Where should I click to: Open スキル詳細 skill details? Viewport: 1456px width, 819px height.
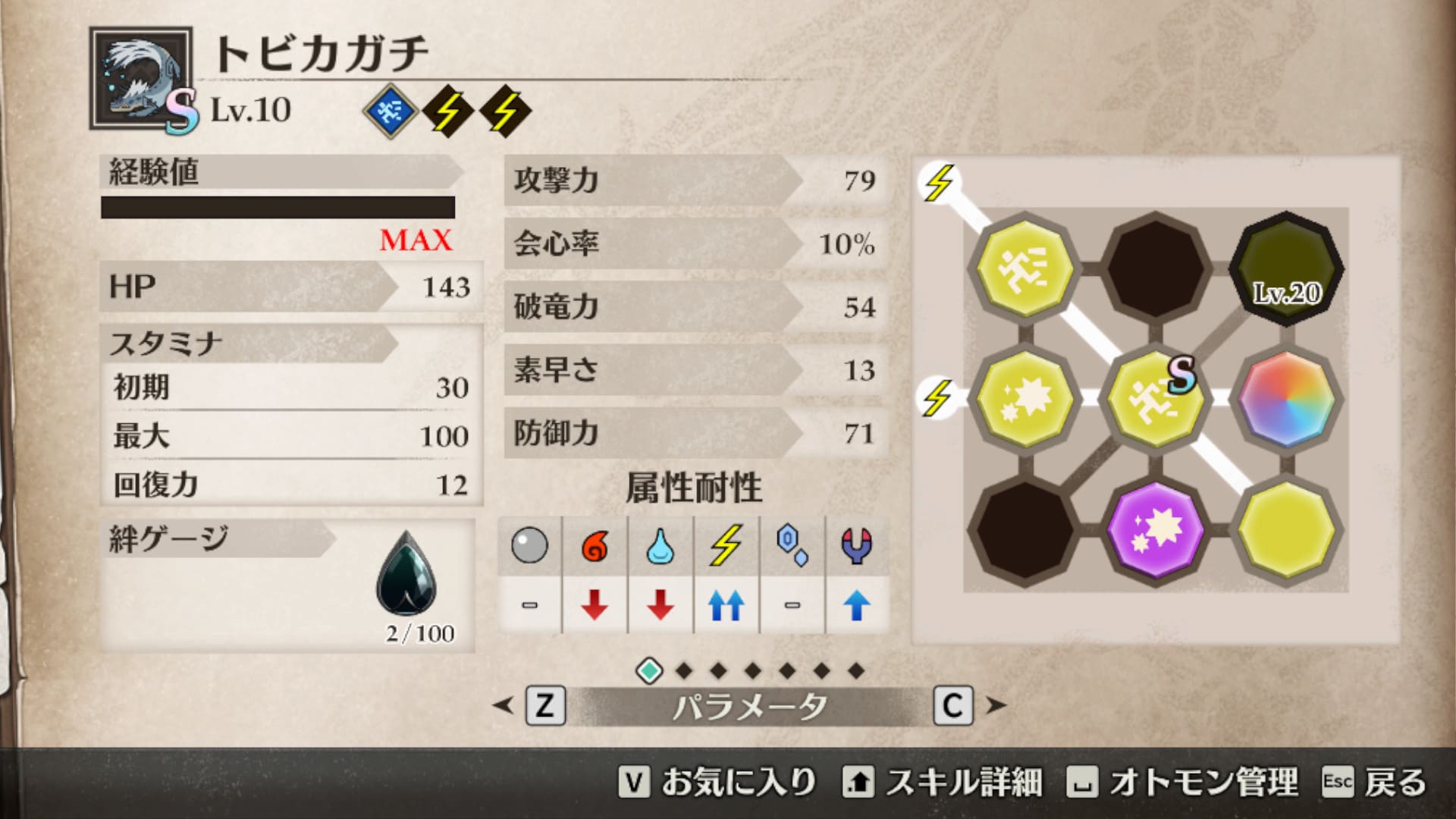(942, 783)
